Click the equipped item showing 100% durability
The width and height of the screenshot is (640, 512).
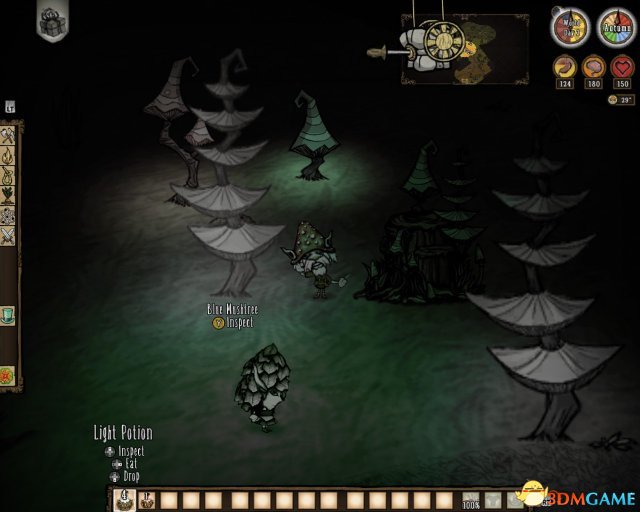(x=471, y=498)
